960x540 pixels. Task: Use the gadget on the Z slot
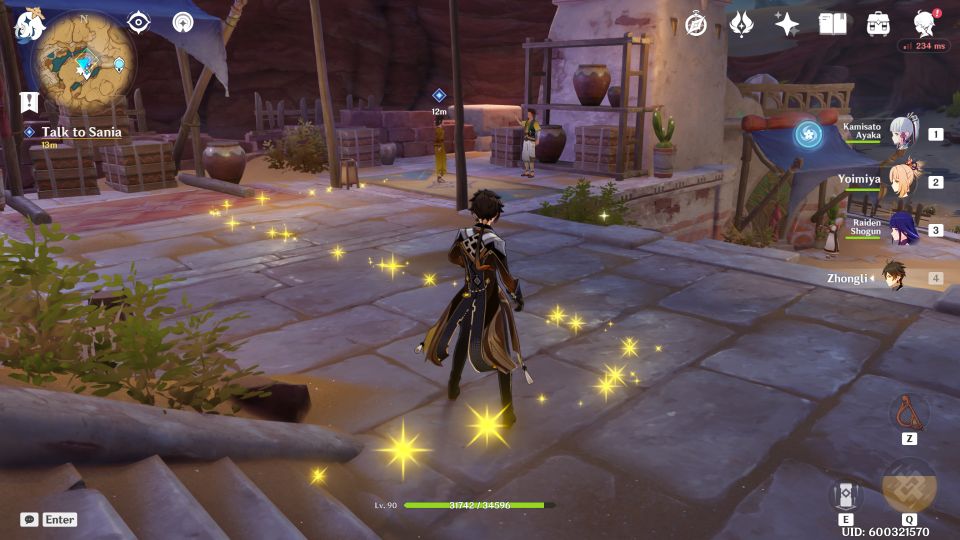909,412
